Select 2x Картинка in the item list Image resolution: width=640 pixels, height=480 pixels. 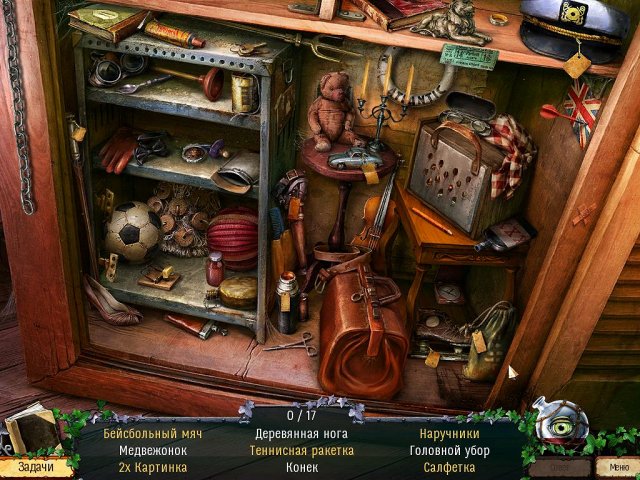(x=153, y=467)
